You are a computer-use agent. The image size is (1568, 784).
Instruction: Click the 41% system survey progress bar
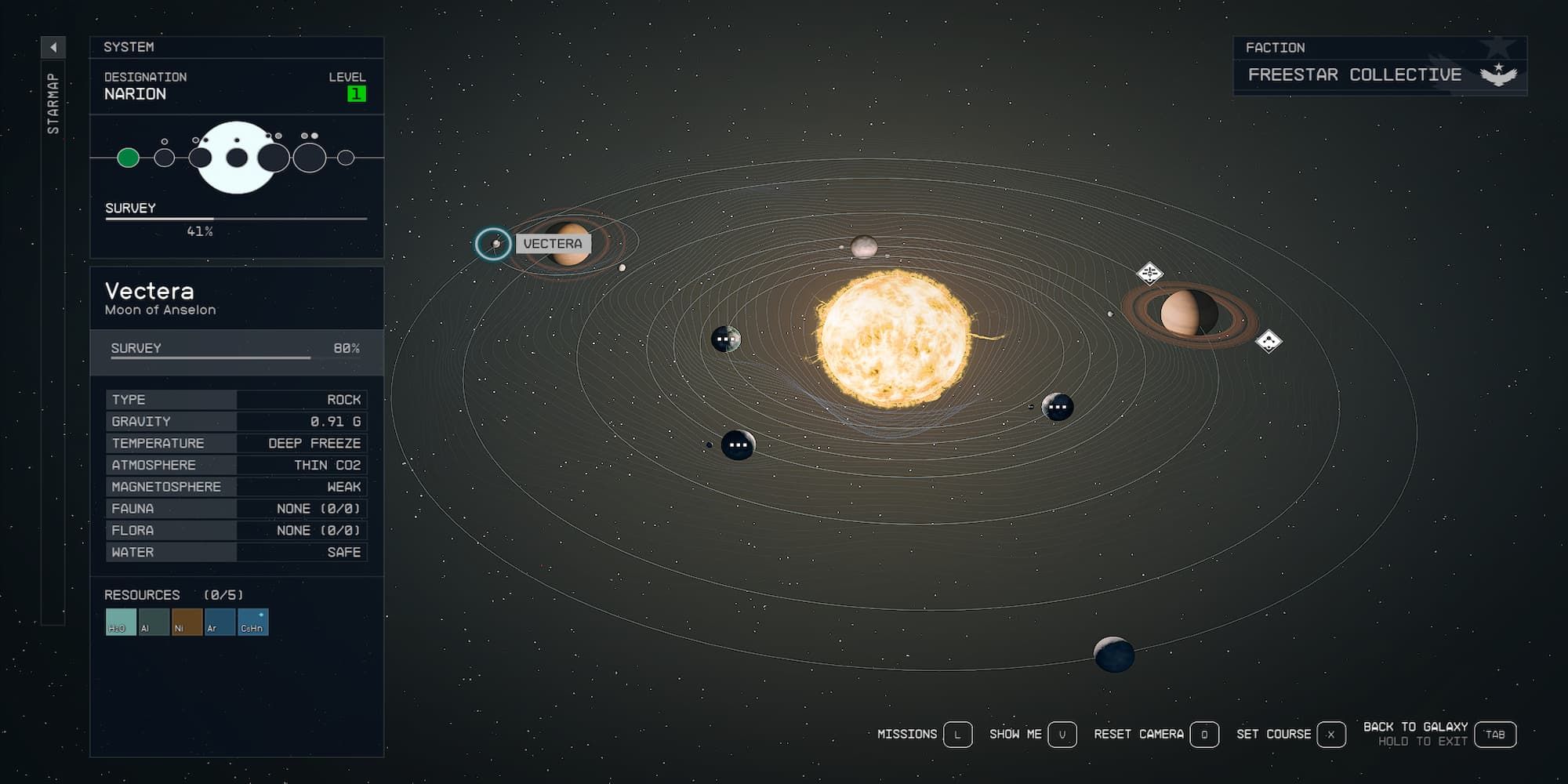(x=235, y=220)
